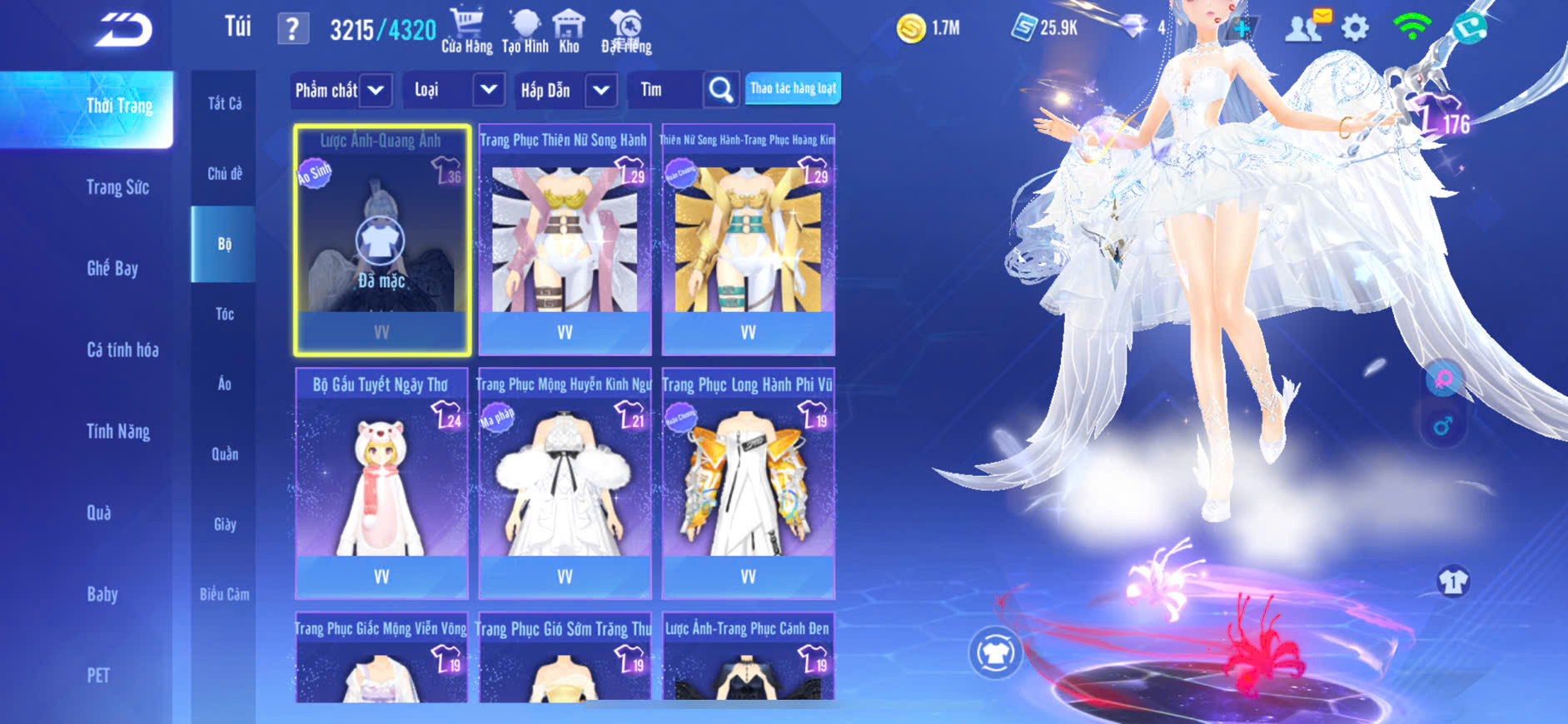Go back using the top-left arrow
The width and height of the screenshot is (1568, 724).
(x=123, y=31)
